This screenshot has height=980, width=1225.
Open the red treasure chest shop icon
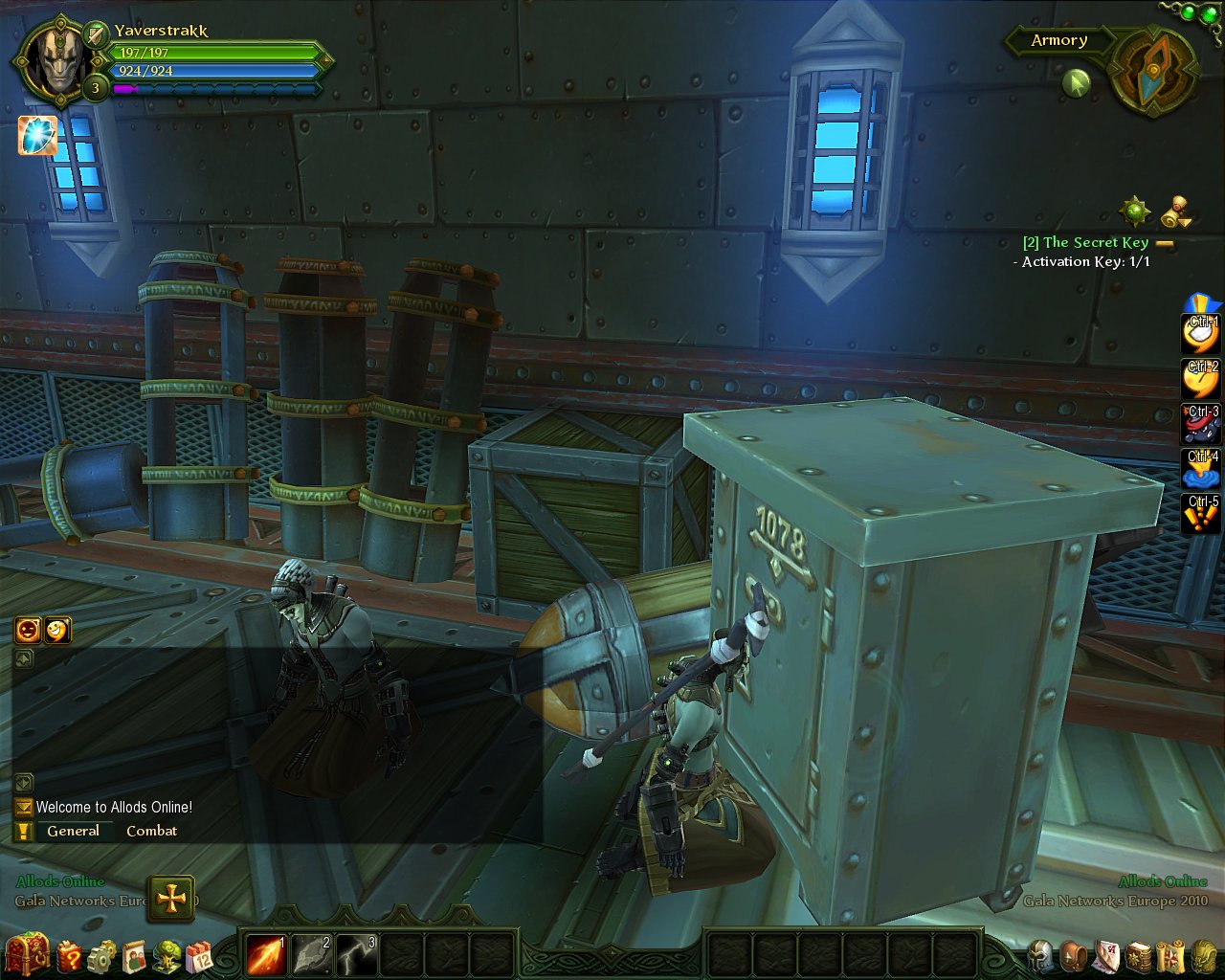coord(25,954)
